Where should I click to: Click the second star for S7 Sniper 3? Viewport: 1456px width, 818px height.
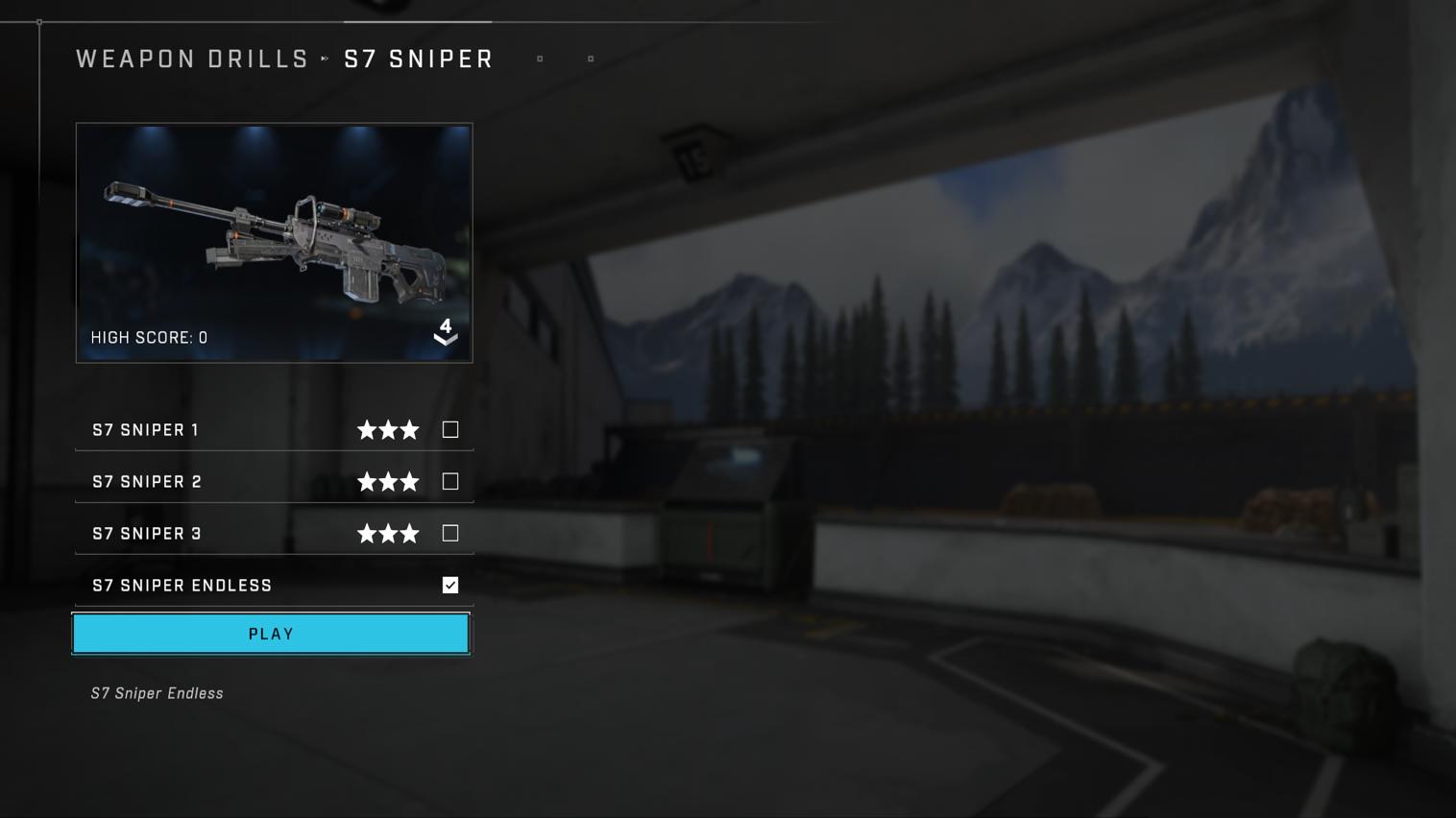(389, 533)
